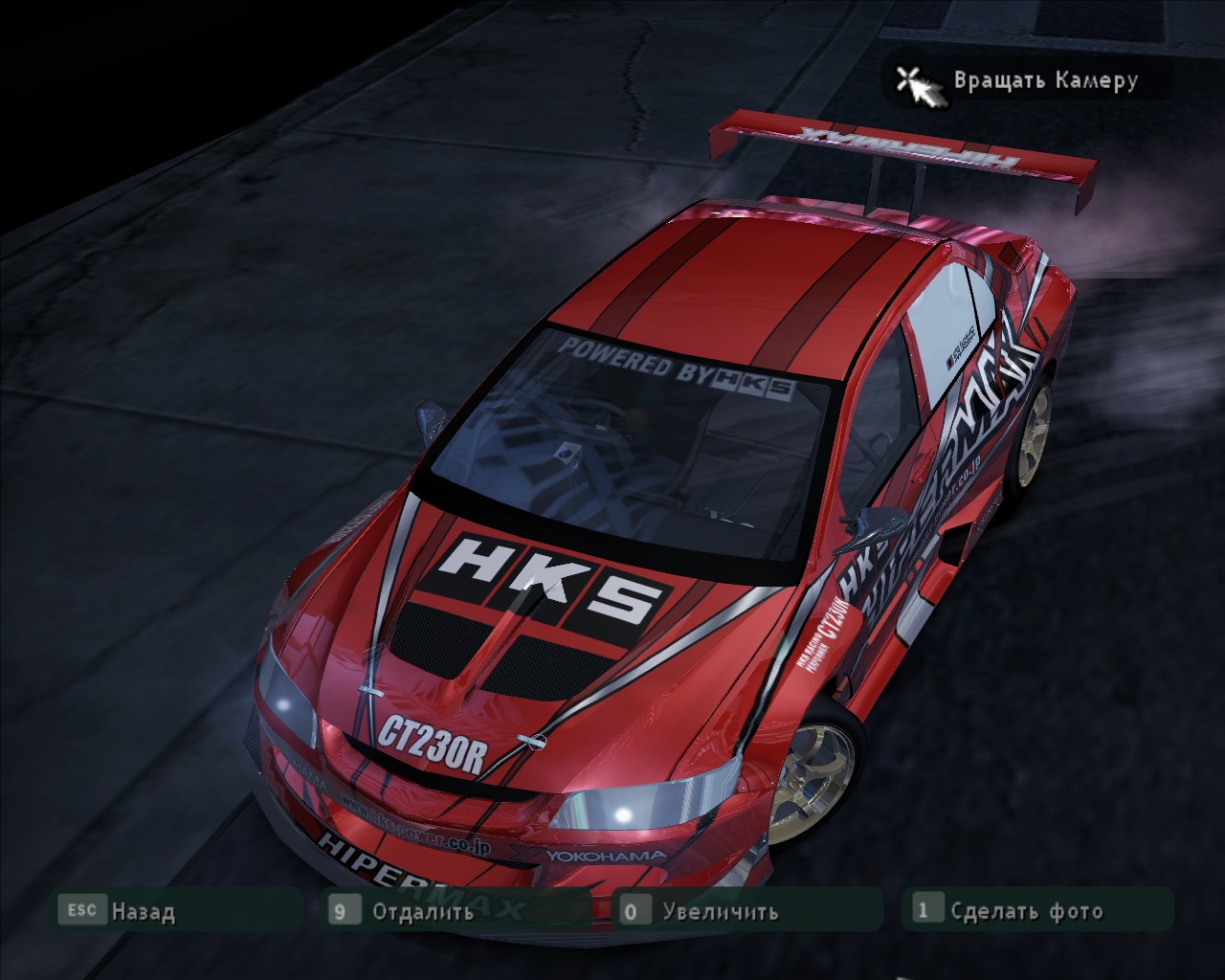1225x980 pixels.
Task: Take a photo with Сделать фото
Action: [x=1026, y=911]
